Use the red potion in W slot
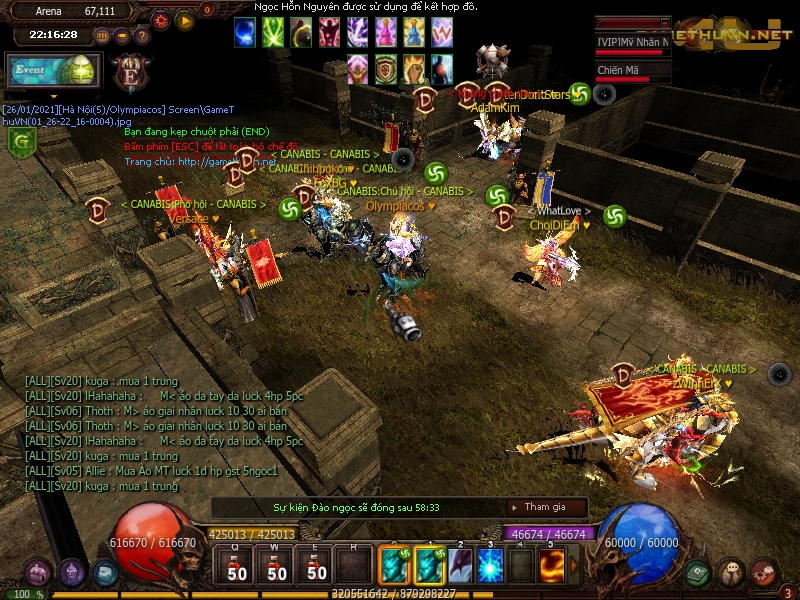800x600 pixels. pyautogui.click(x=277, y=566)
